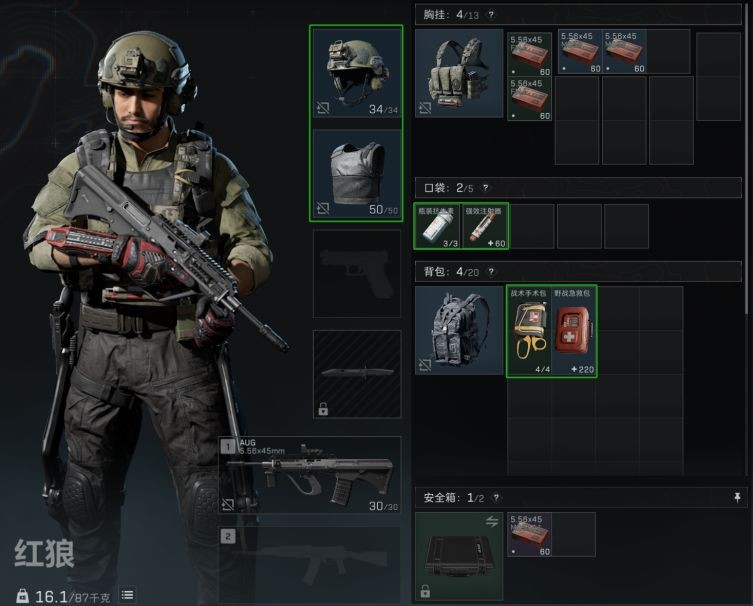Open the weight details list icon

click(x=127, y=595)
